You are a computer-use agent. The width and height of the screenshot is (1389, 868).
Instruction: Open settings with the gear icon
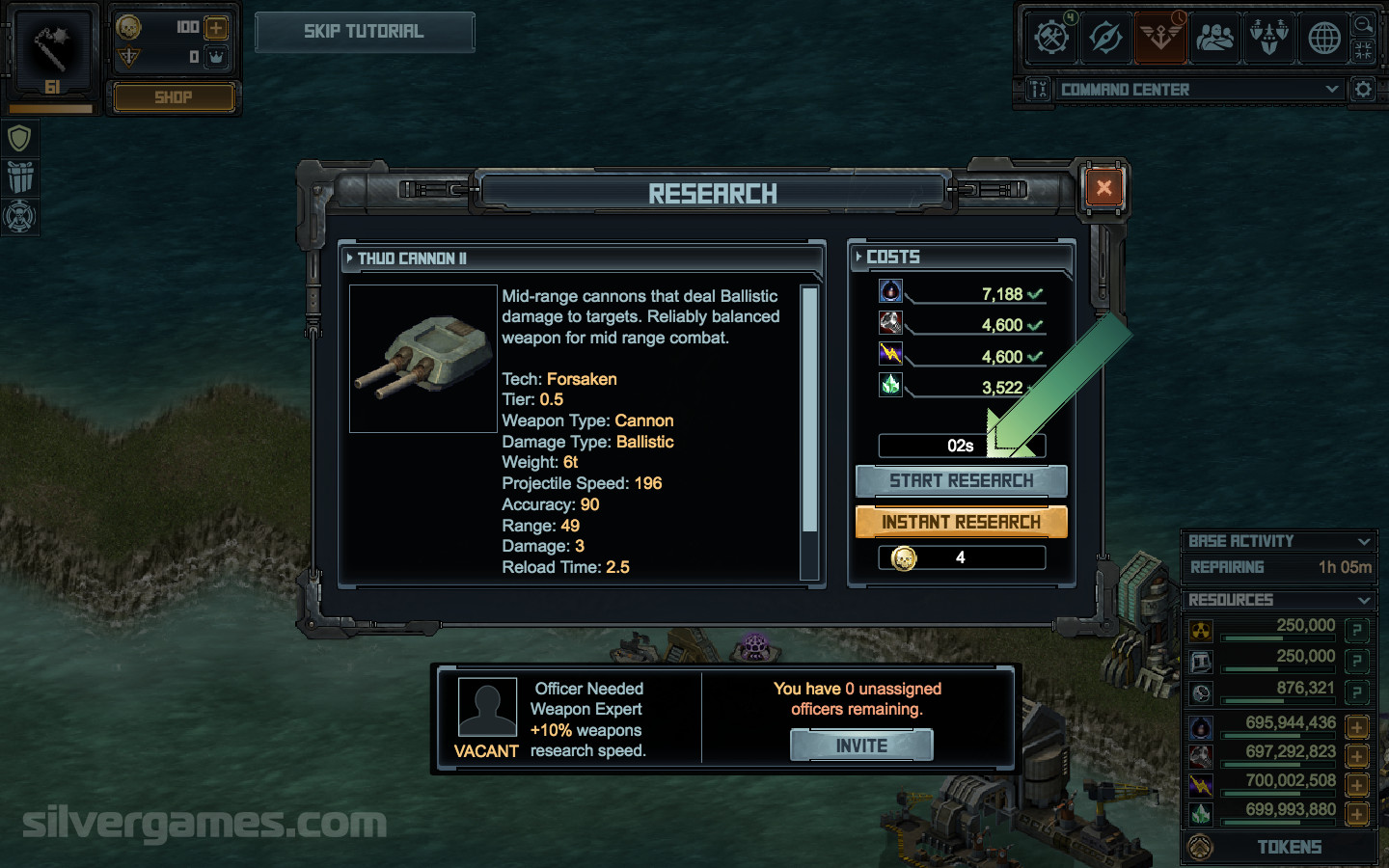tap(1363, 90)
